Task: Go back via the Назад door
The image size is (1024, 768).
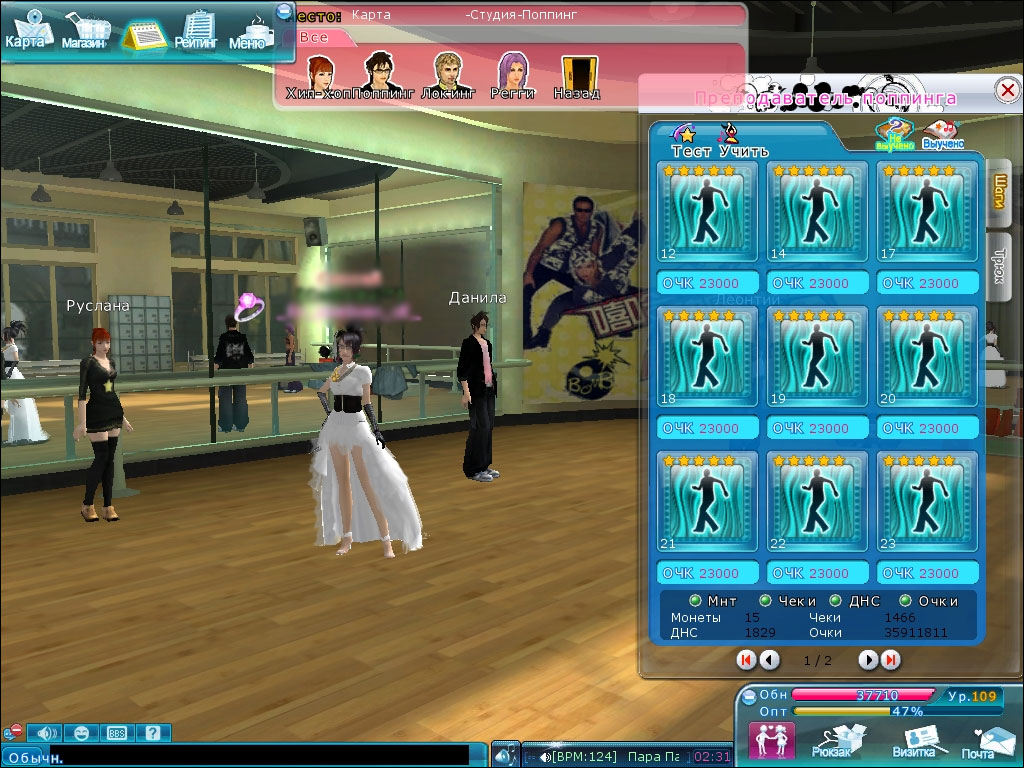Action: pyautogui.click(x=577, y=75)
